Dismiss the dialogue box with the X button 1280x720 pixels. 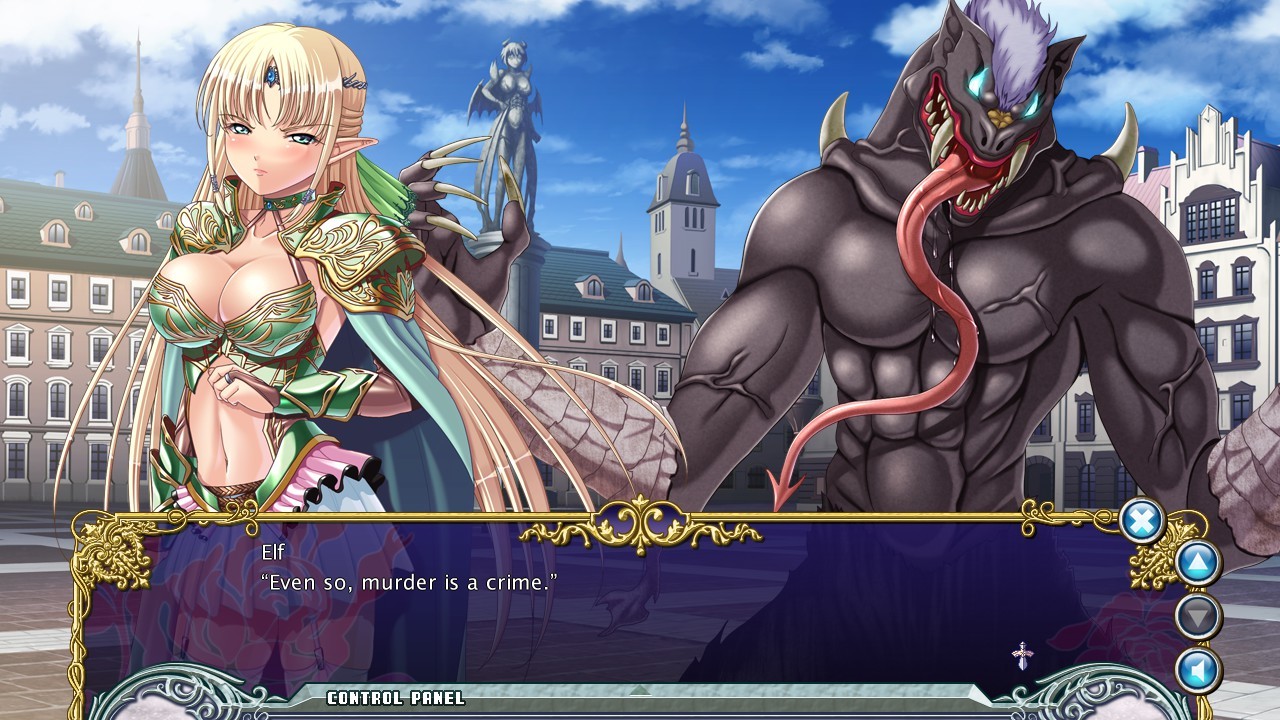click(x=1140, y=522)
